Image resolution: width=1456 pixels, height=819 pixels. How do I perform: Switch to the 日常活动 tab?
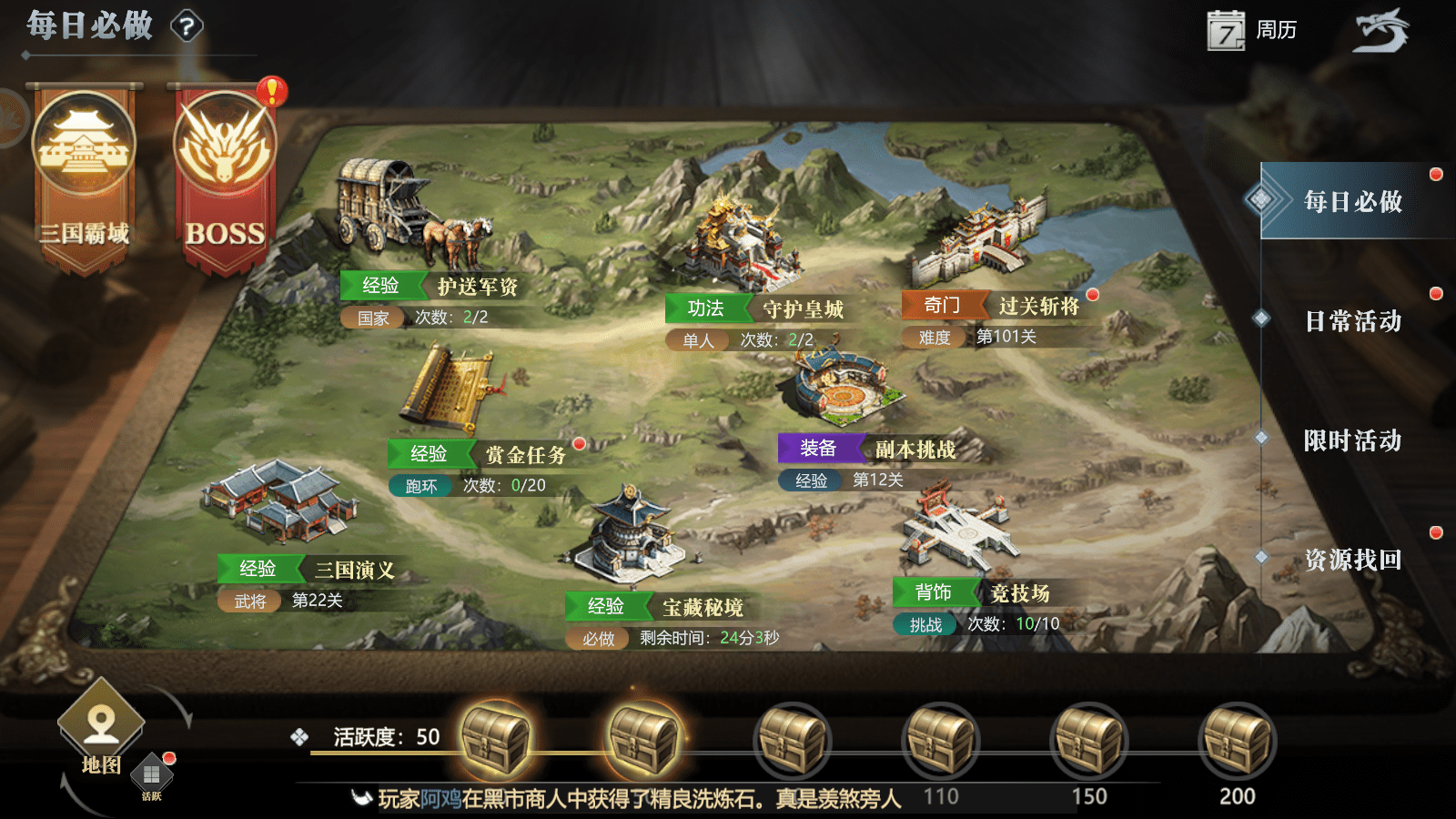pyautogui.click(x=1352, y=320)
